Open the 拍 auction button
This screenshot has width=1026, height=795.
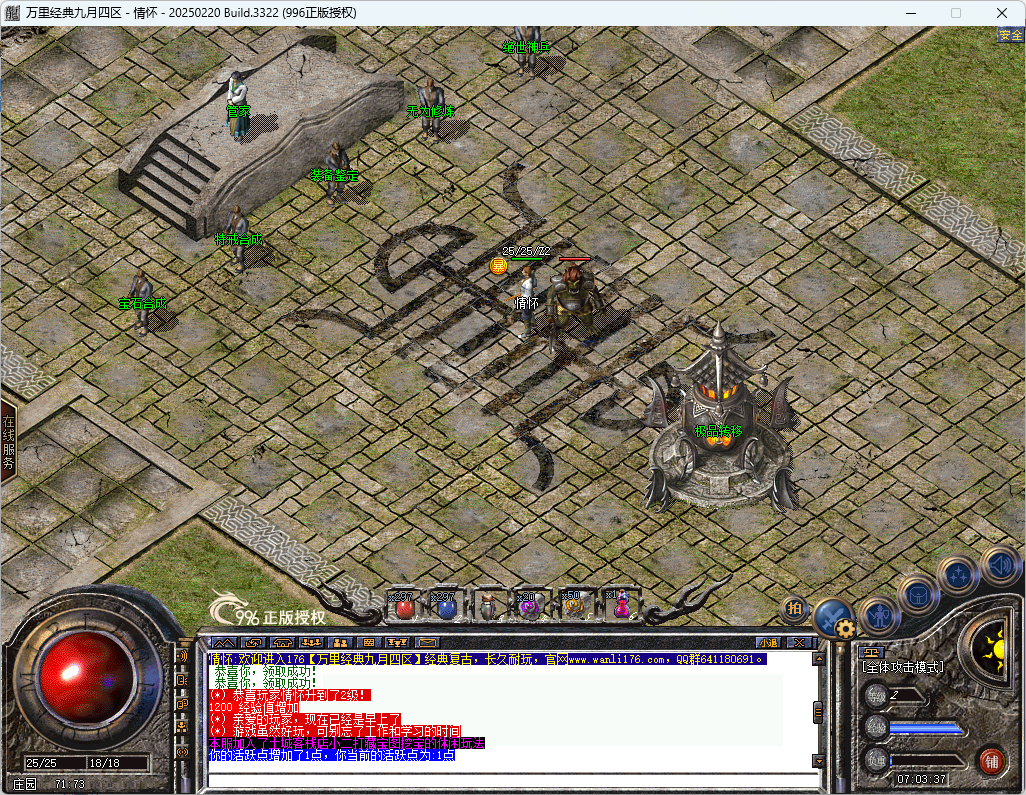point(795,607)
